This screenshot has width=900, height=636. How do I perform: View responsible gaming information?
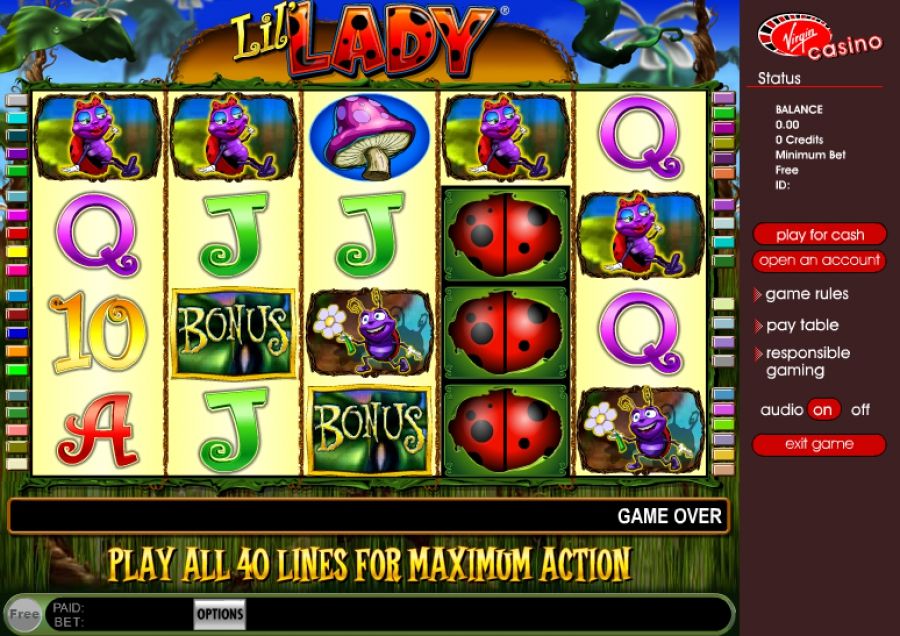(x=807, y=361)
